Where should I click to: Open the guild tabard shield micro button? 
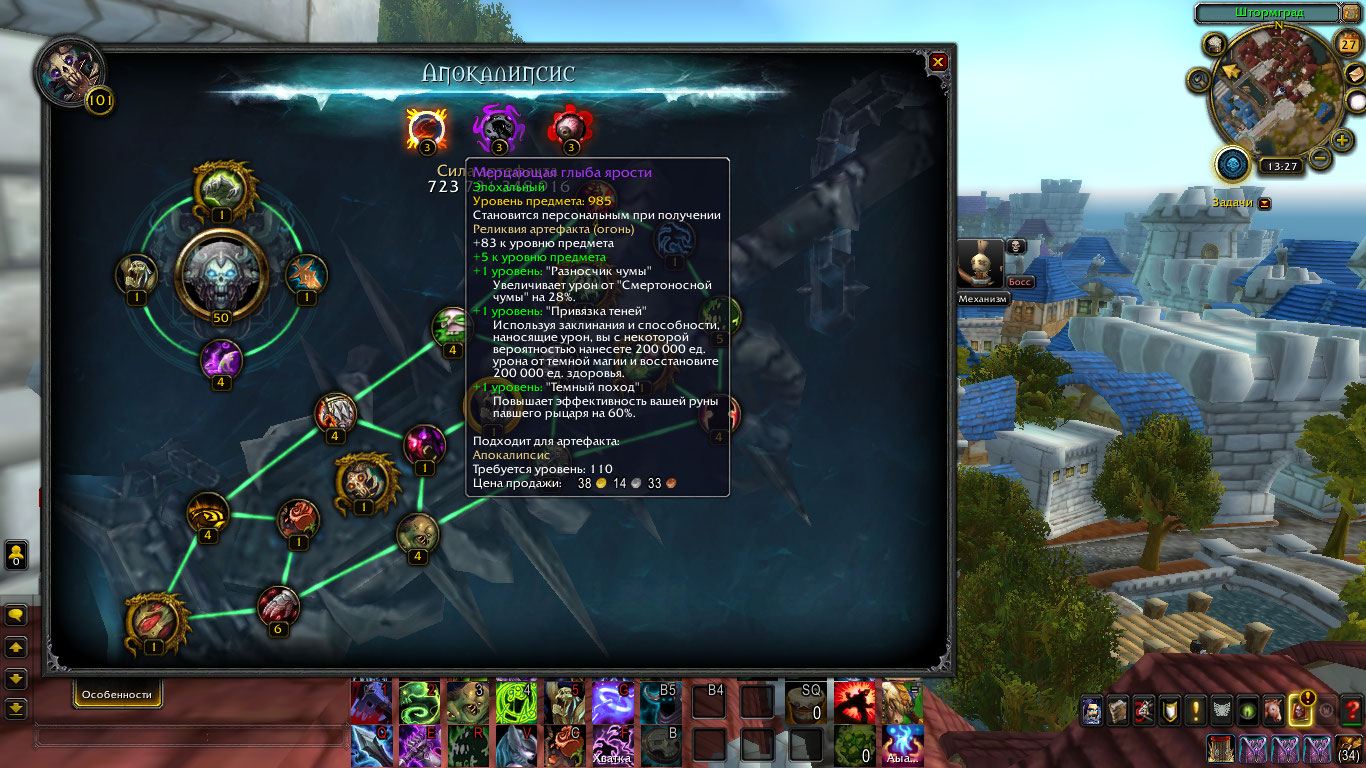click(1169, 710)
